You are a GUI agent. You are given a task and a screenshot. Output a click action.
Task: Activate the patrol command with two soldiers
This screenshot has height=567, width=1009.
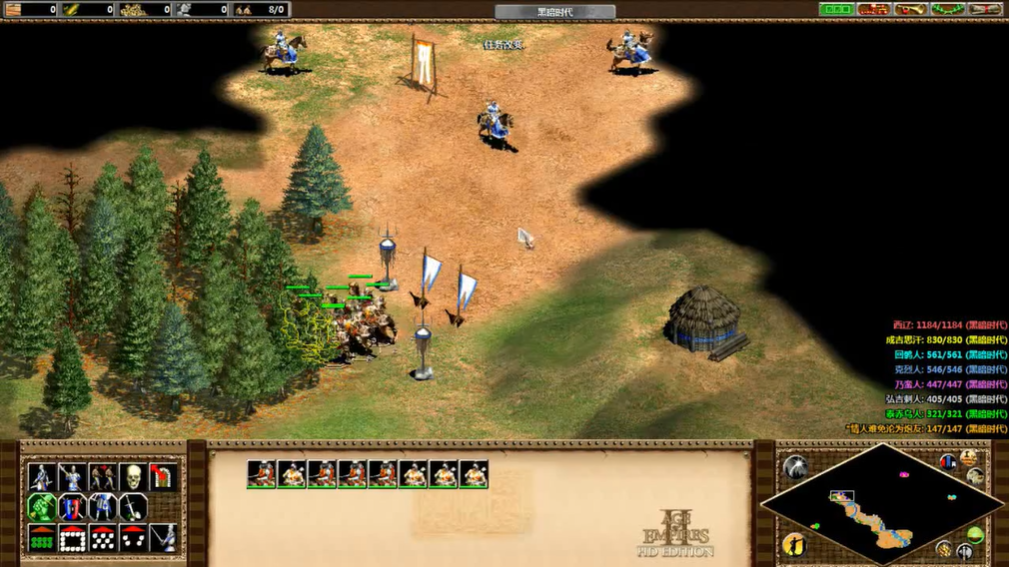[x=102, y=478]
